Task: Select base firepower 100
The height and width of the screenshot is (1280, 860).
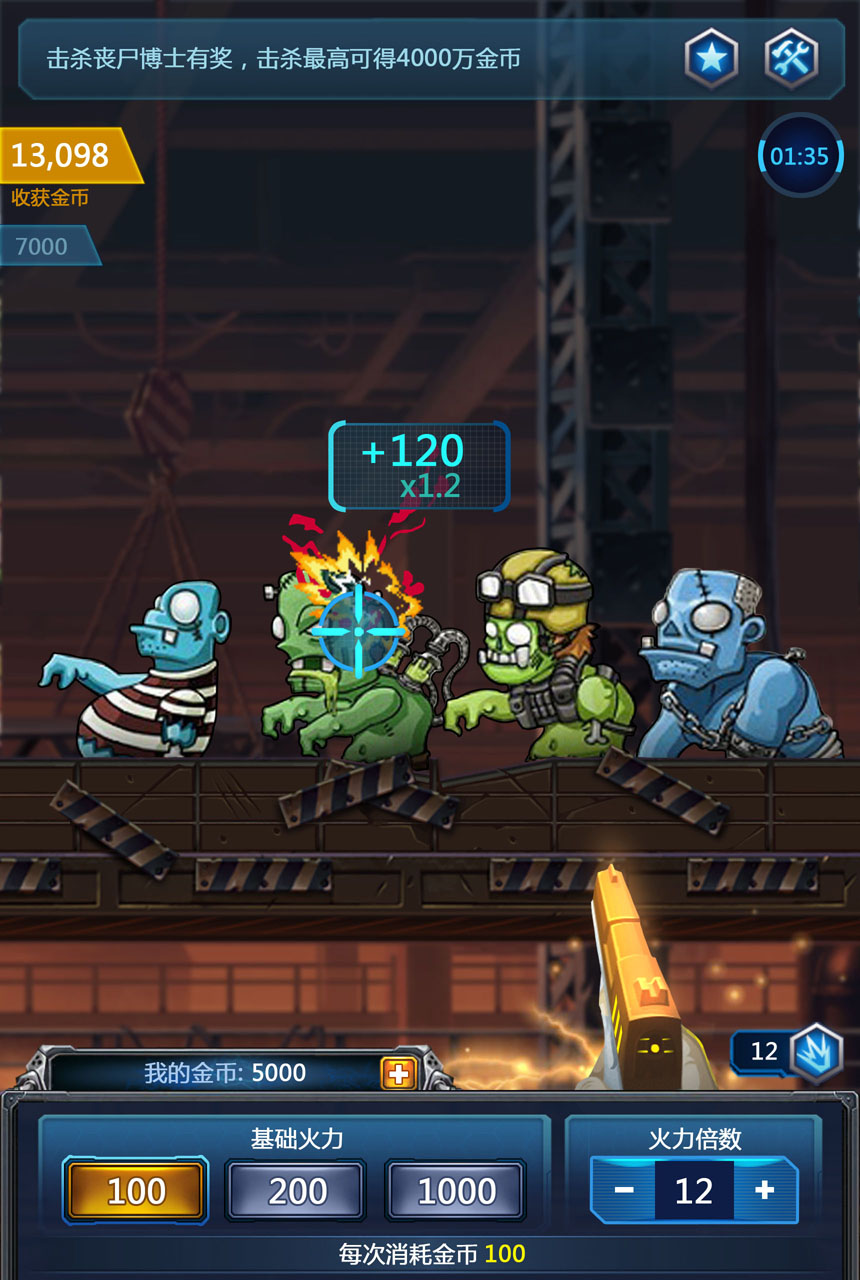Action: point(136,1190)
